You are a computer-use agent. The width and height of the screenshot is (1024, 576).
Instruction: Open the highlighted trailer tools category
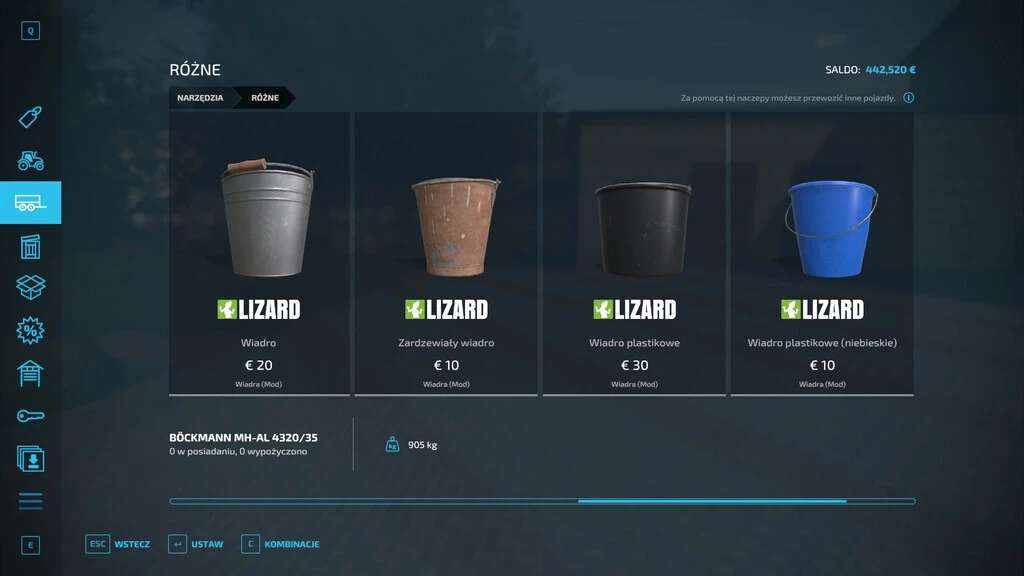30,203
